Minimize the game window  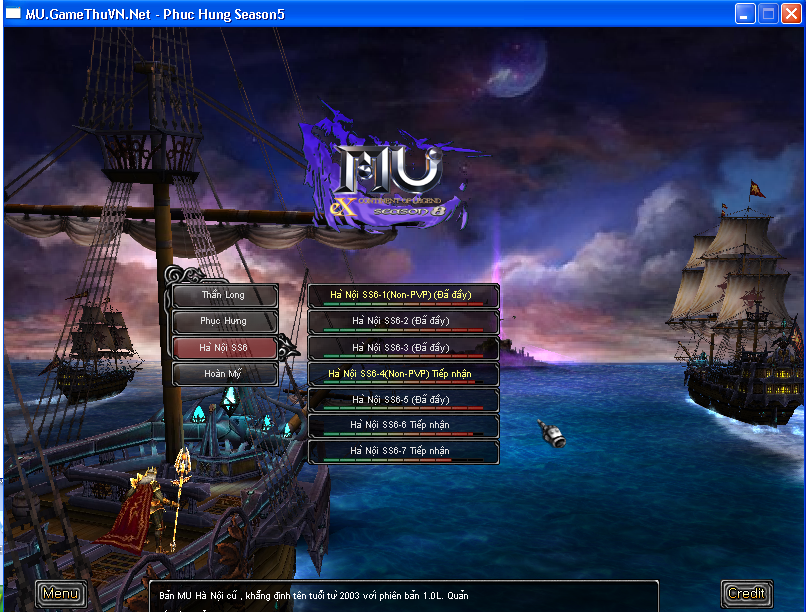coord(746,14)
